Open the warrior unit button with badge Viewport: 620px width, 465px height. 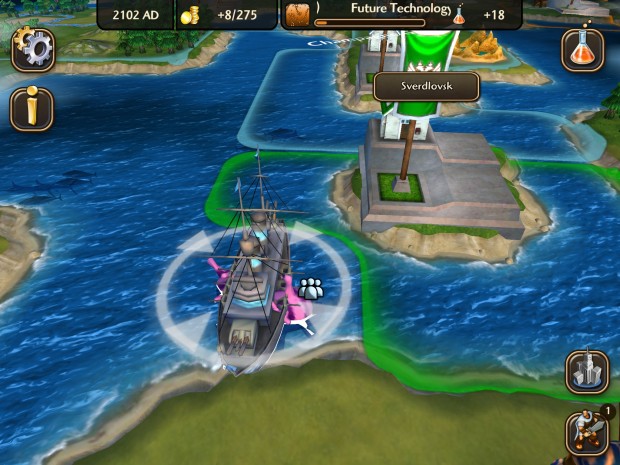586,432
